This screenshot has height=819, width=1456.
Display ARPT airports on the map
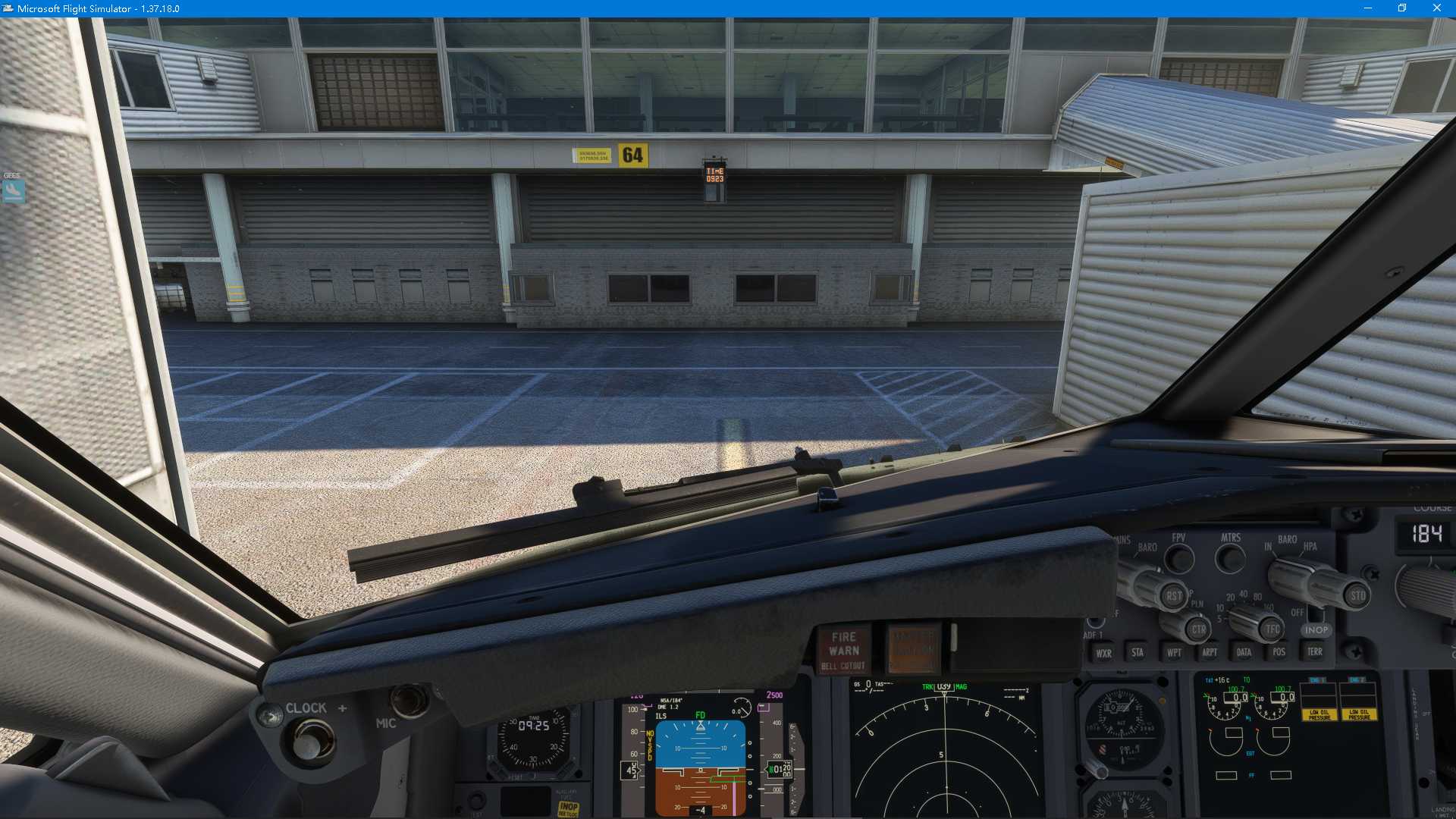tap(1210, 652)
